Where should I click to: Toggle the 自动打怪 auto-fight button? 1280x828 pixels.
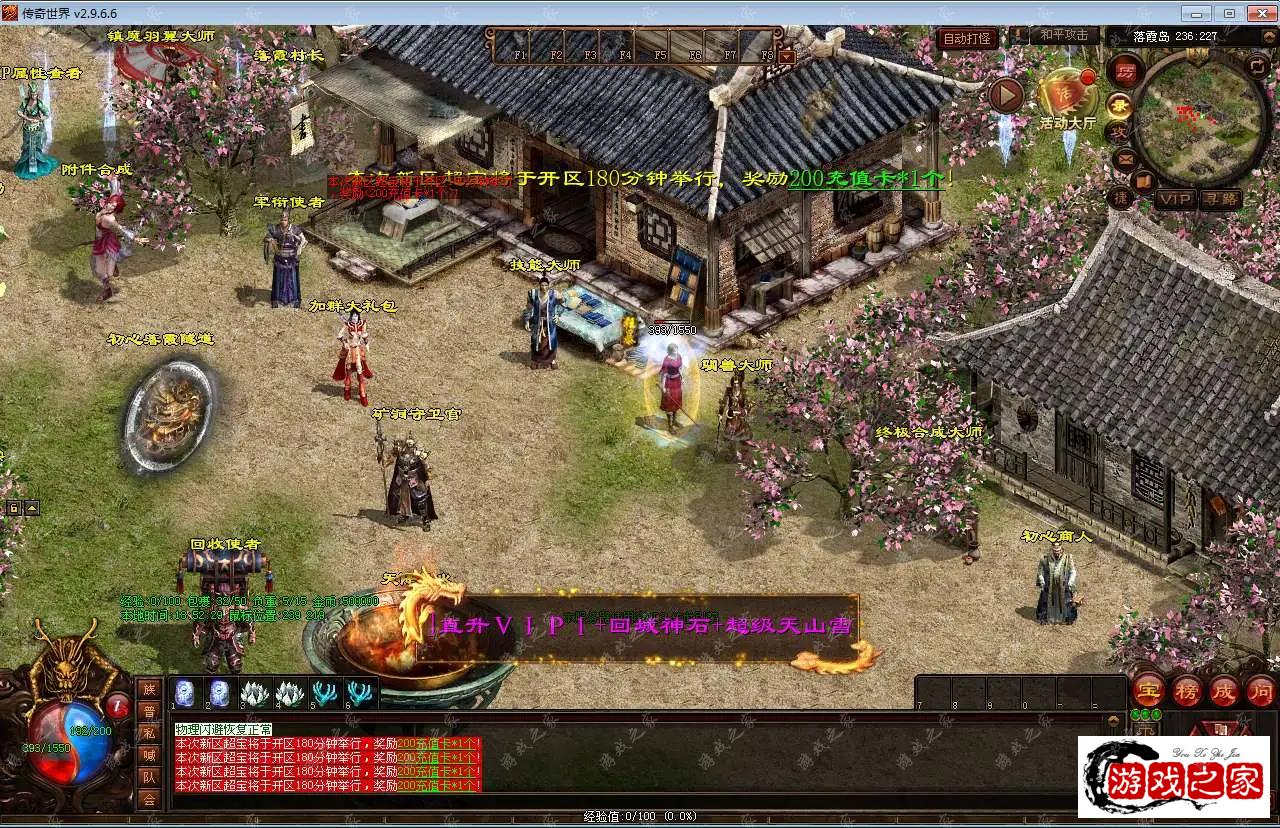pos(967,38)
